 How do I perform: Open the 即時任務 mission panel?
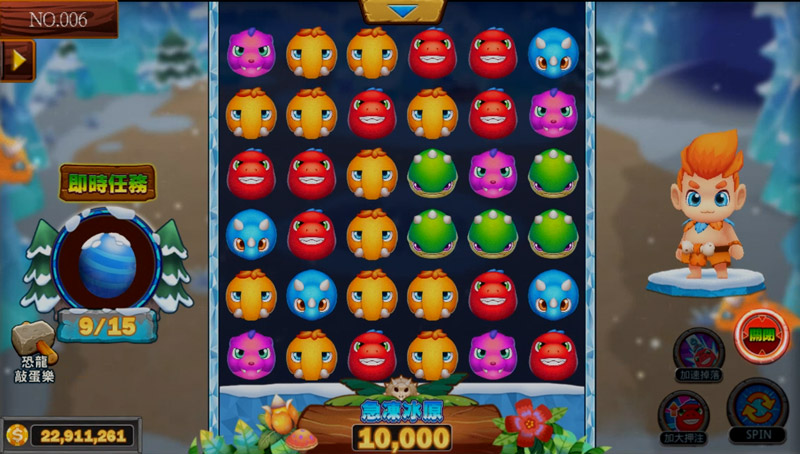tap(106, 183)
